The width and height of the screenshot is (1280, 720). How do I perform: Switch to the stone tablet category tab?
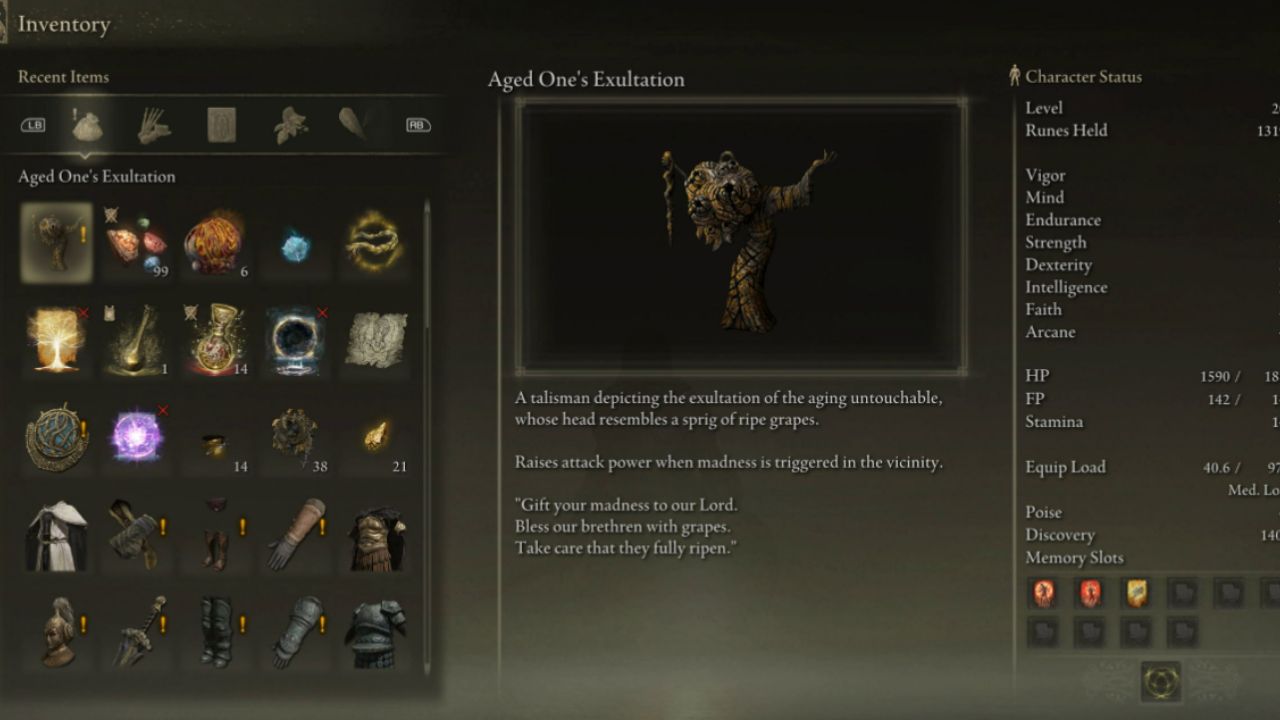[221, 125]
